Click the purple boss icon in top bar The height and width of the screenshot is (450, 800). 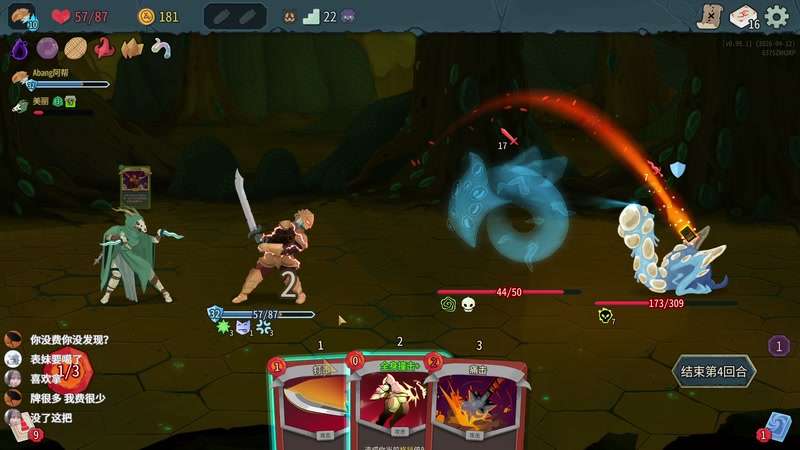tap(348, 16)
